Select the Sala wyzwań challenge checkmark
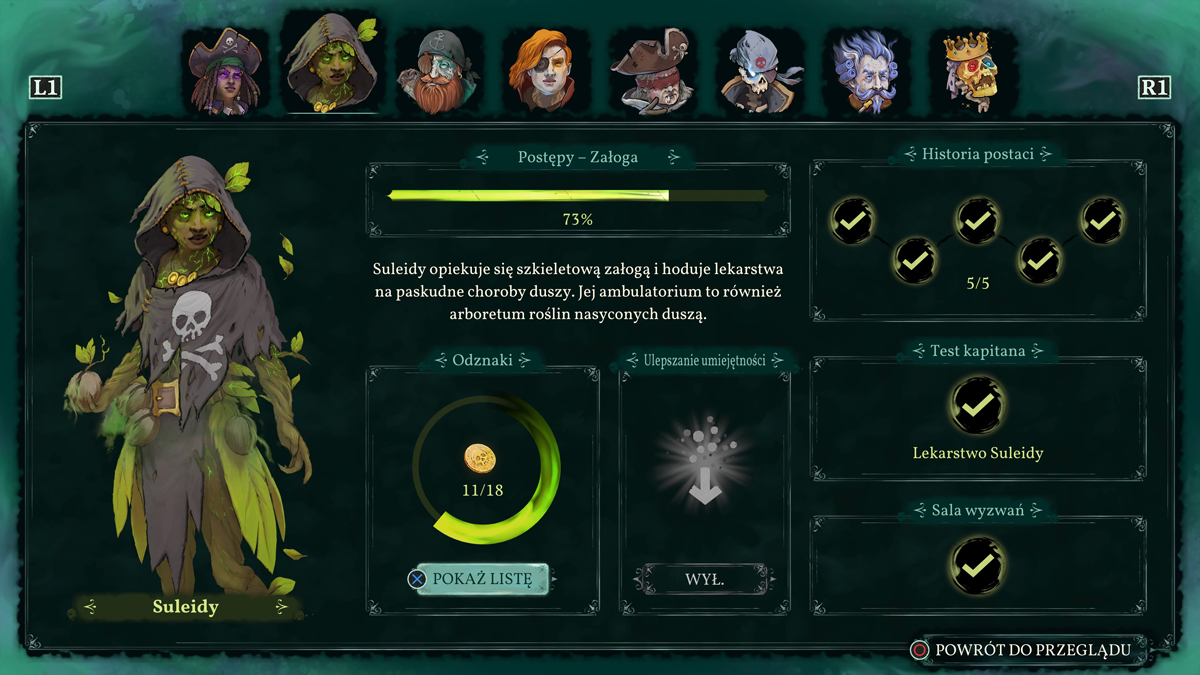Image resolution: width=1200 pixels, height=675 pixels. tap(977, 565)
